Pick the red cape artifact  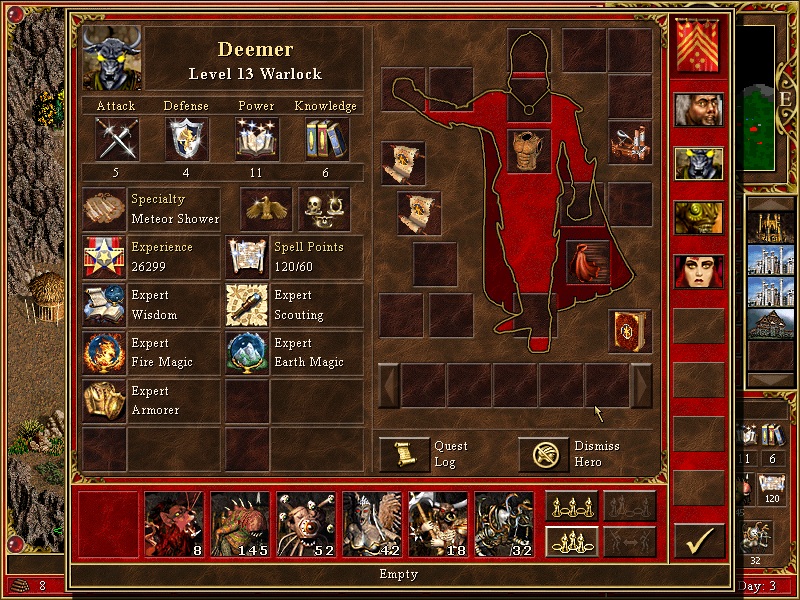pyautogui.click(x=588, y=261)
